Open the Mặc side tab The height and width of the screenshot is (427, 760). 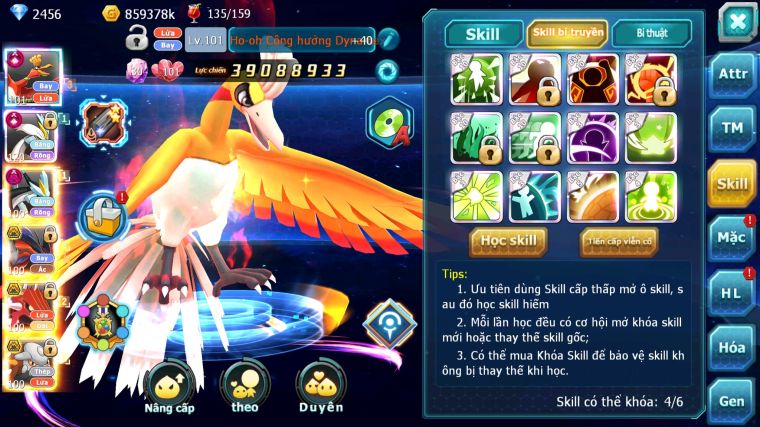click(x=732, y=238)
